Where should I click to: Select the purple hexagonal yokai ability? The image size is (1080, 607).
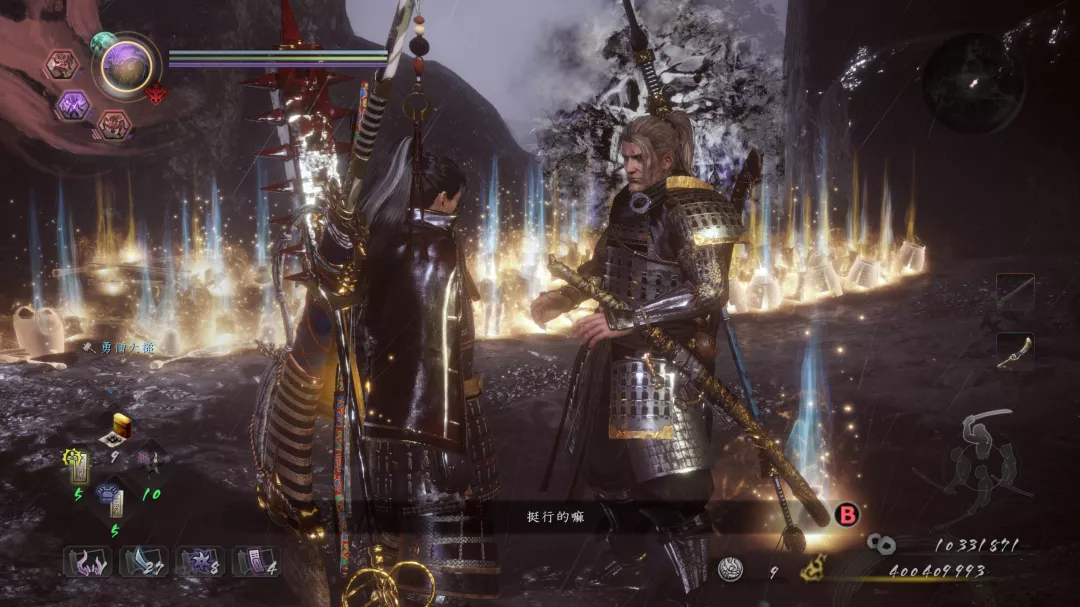tap(72, 105)
